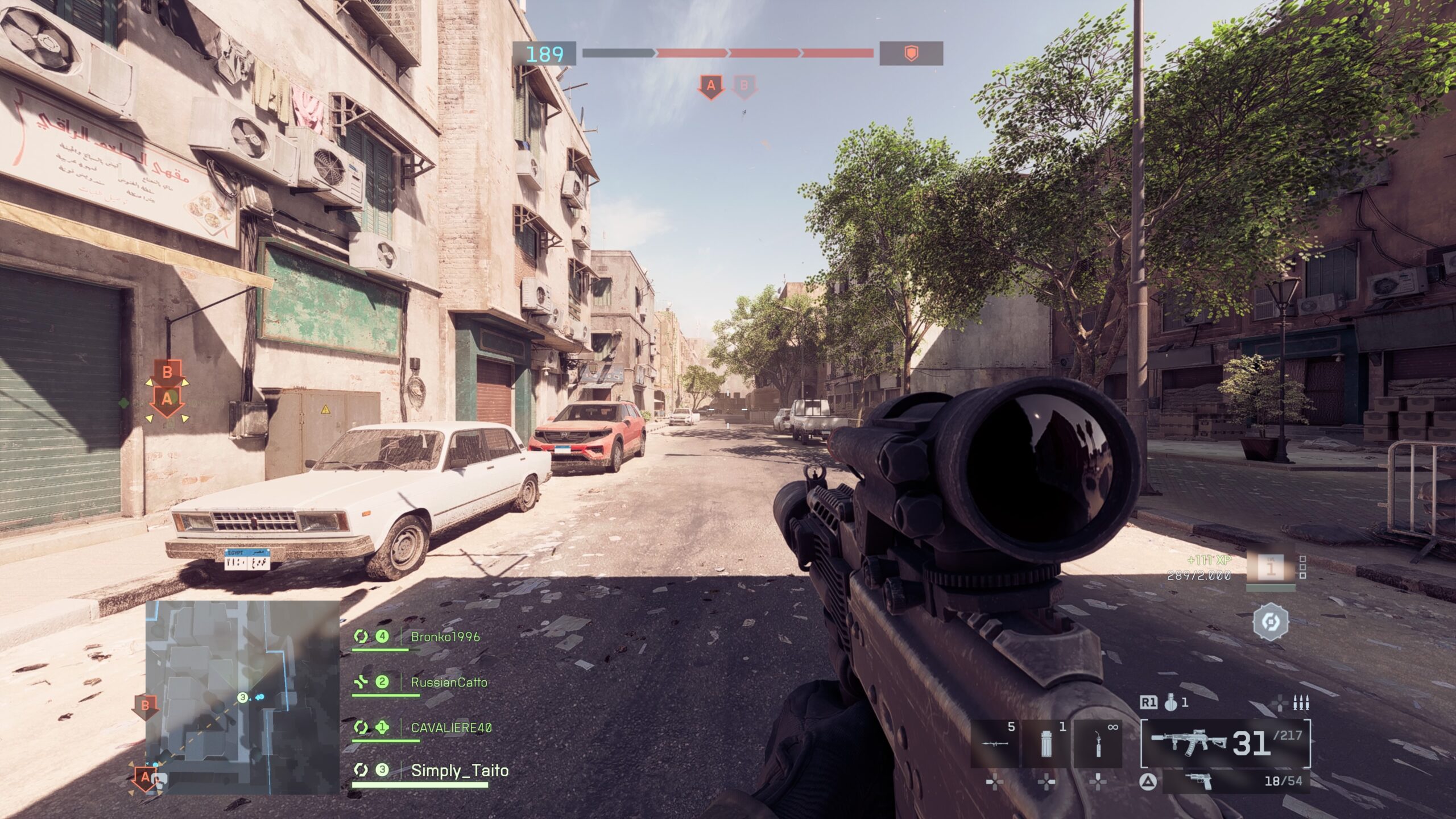Click the grenade icon
The width and height of the screenshot is (1456, 819).
(x=1170, y=704)
